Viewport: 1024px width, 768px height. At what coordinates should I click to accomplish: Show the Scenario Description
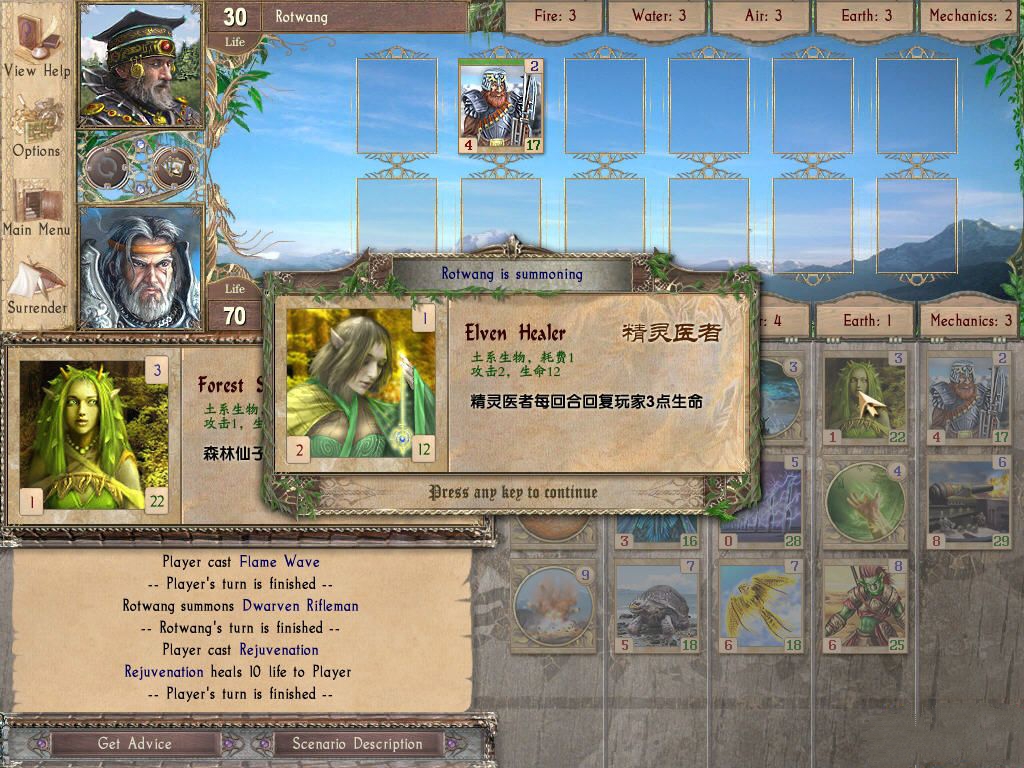(x=357, y=743)
